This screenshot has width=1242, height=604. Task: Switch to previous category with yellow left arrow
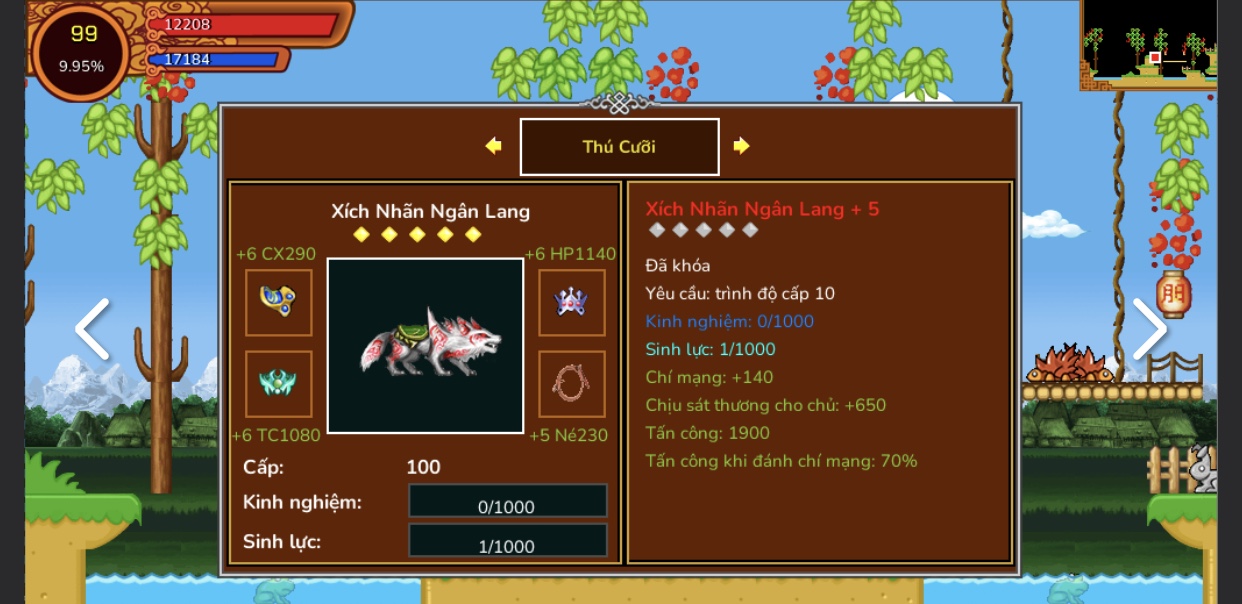coord(493,146)
